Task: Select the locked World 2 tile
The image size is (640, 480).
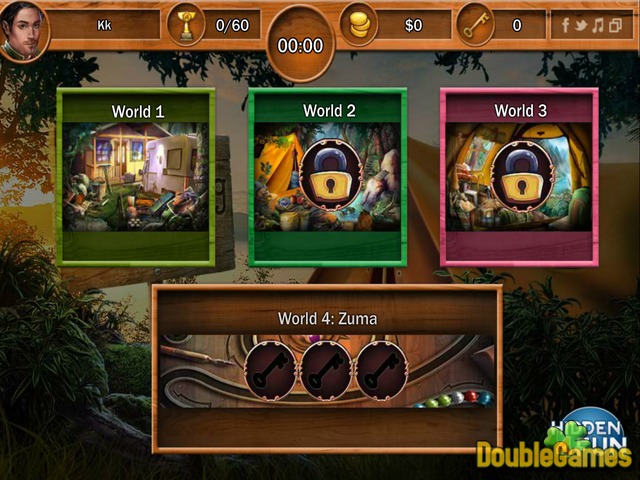Action: click(327, 177)
